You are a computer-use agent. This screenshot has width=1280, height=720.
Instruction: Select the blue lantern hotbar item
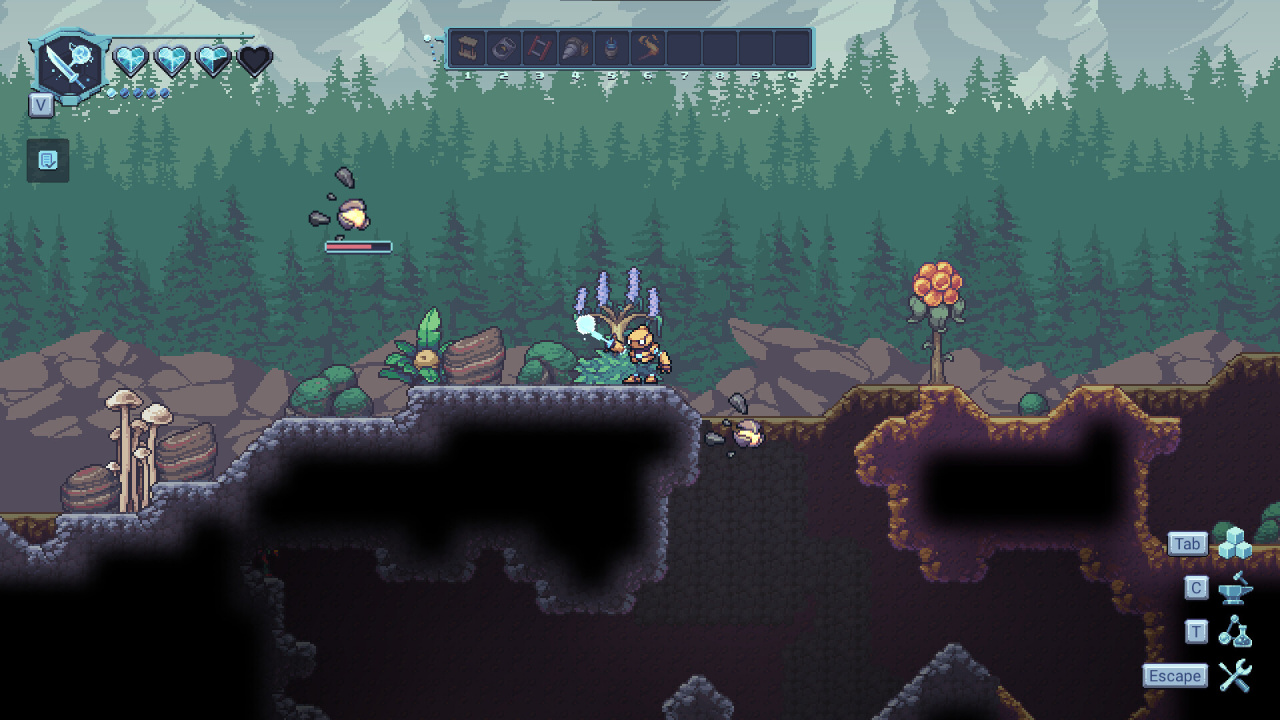click(x=611, y=48)
